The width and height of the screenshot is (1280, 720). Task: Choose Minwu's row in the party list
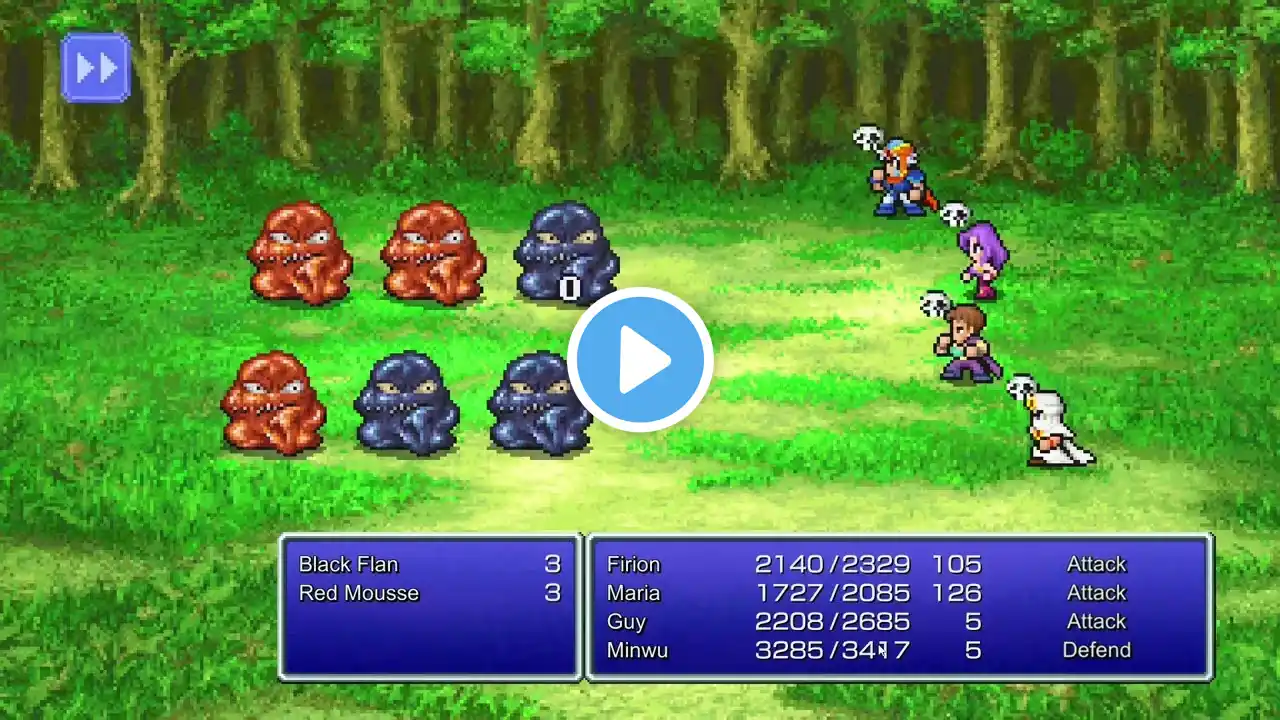click(x=637, y=650)
